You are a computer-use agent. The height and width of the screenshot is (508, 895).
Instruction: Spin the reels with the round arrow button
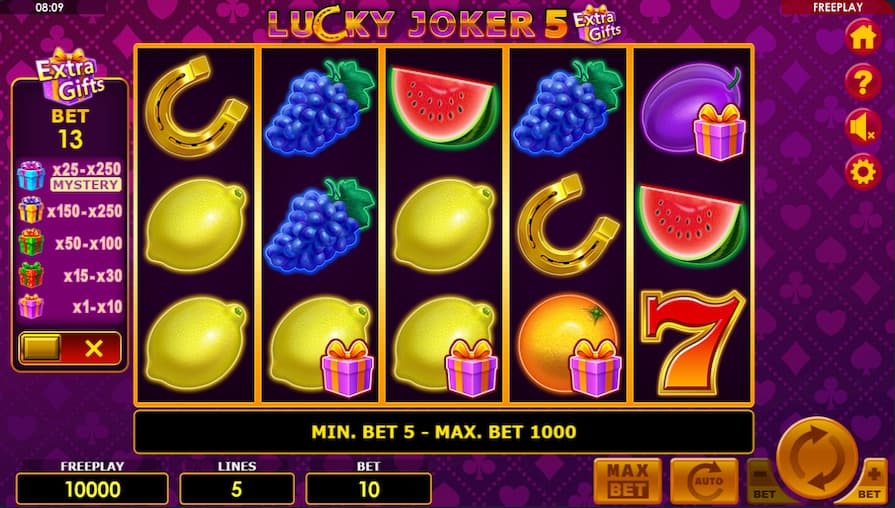click(816, 459)
